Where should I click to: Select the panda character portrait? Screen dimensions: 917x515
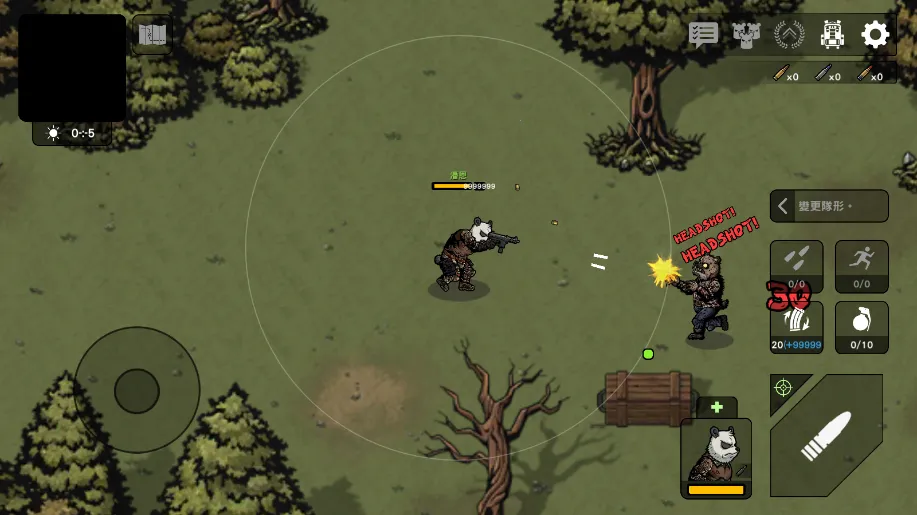(x=716, y=457)
